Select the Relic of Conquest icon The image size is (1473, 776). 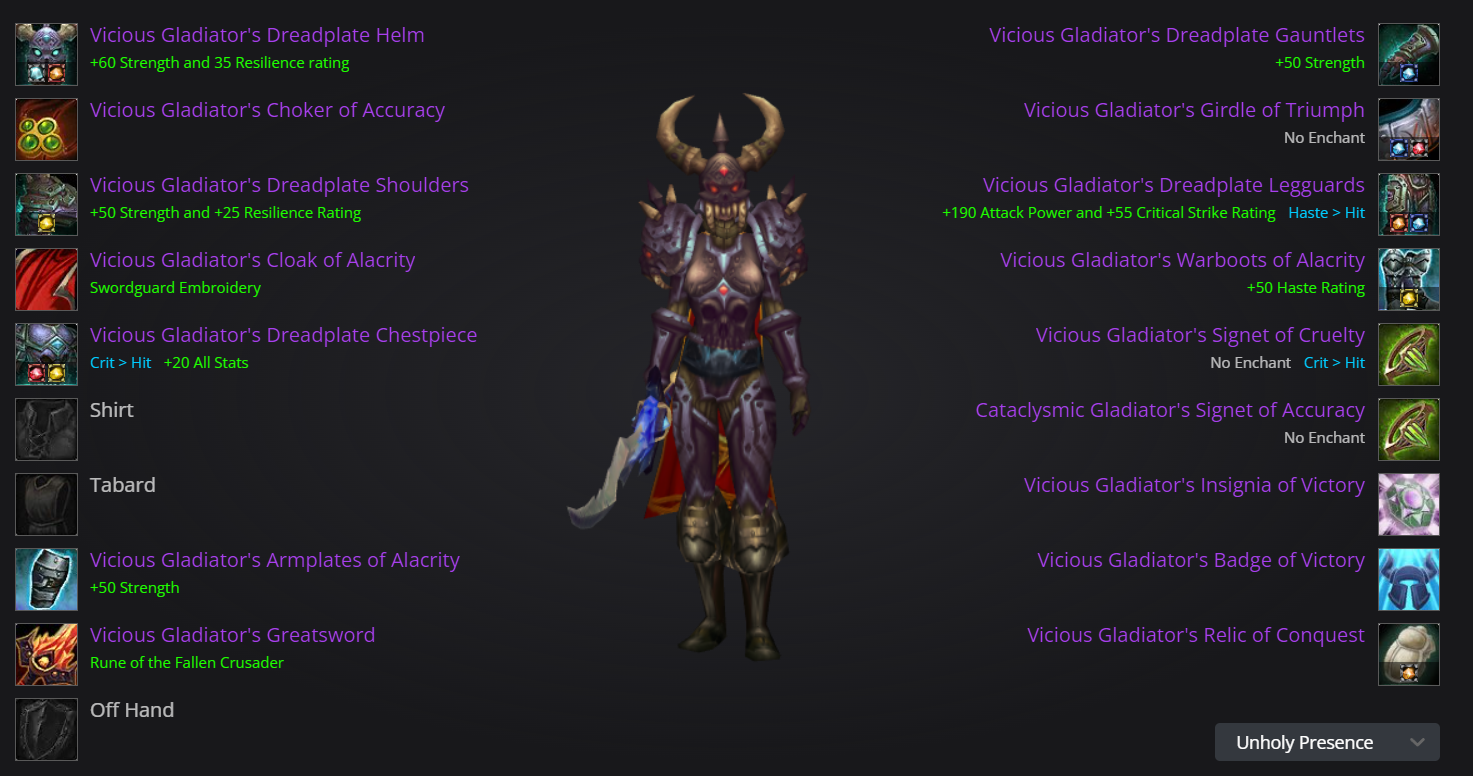(1408, 654)
